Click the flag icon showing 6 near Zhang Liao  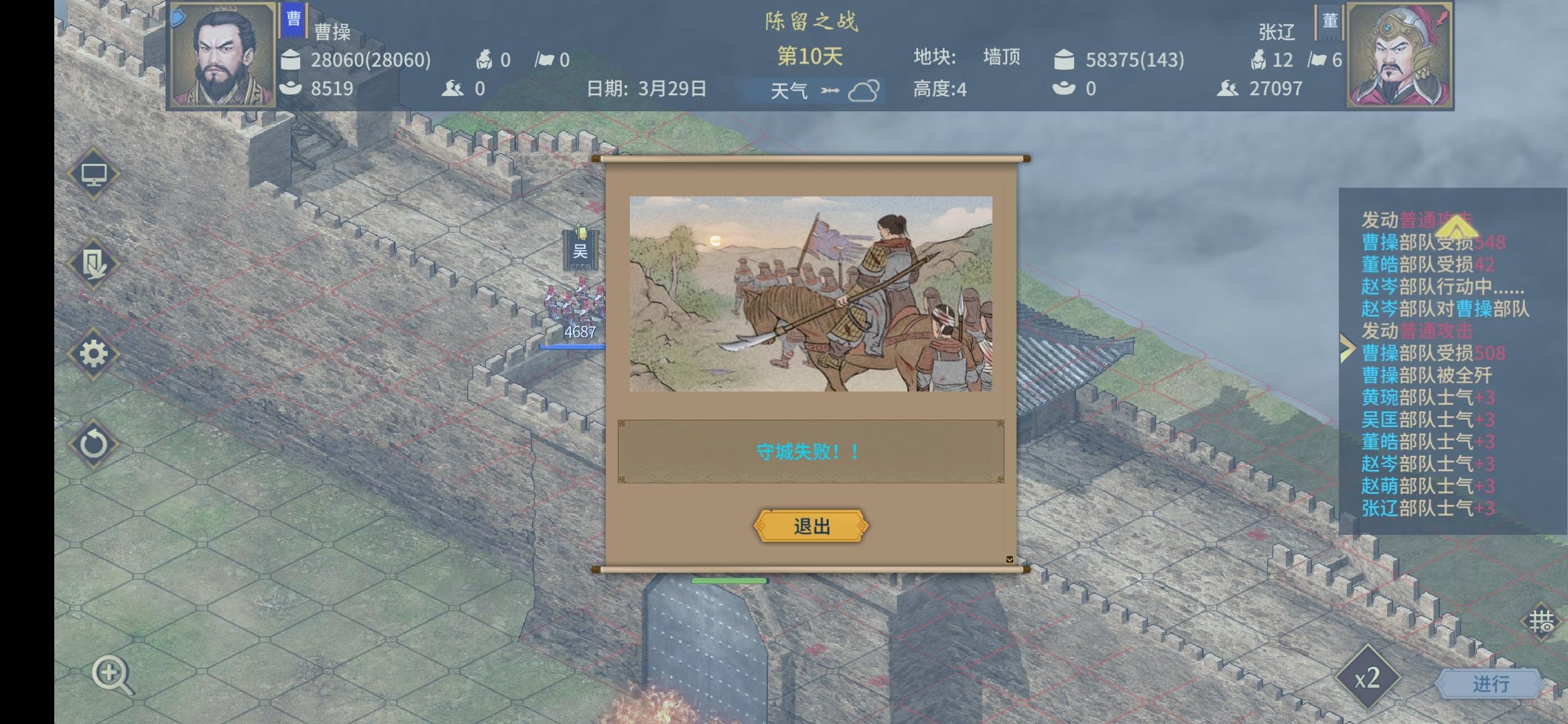tap(1318, 60)
